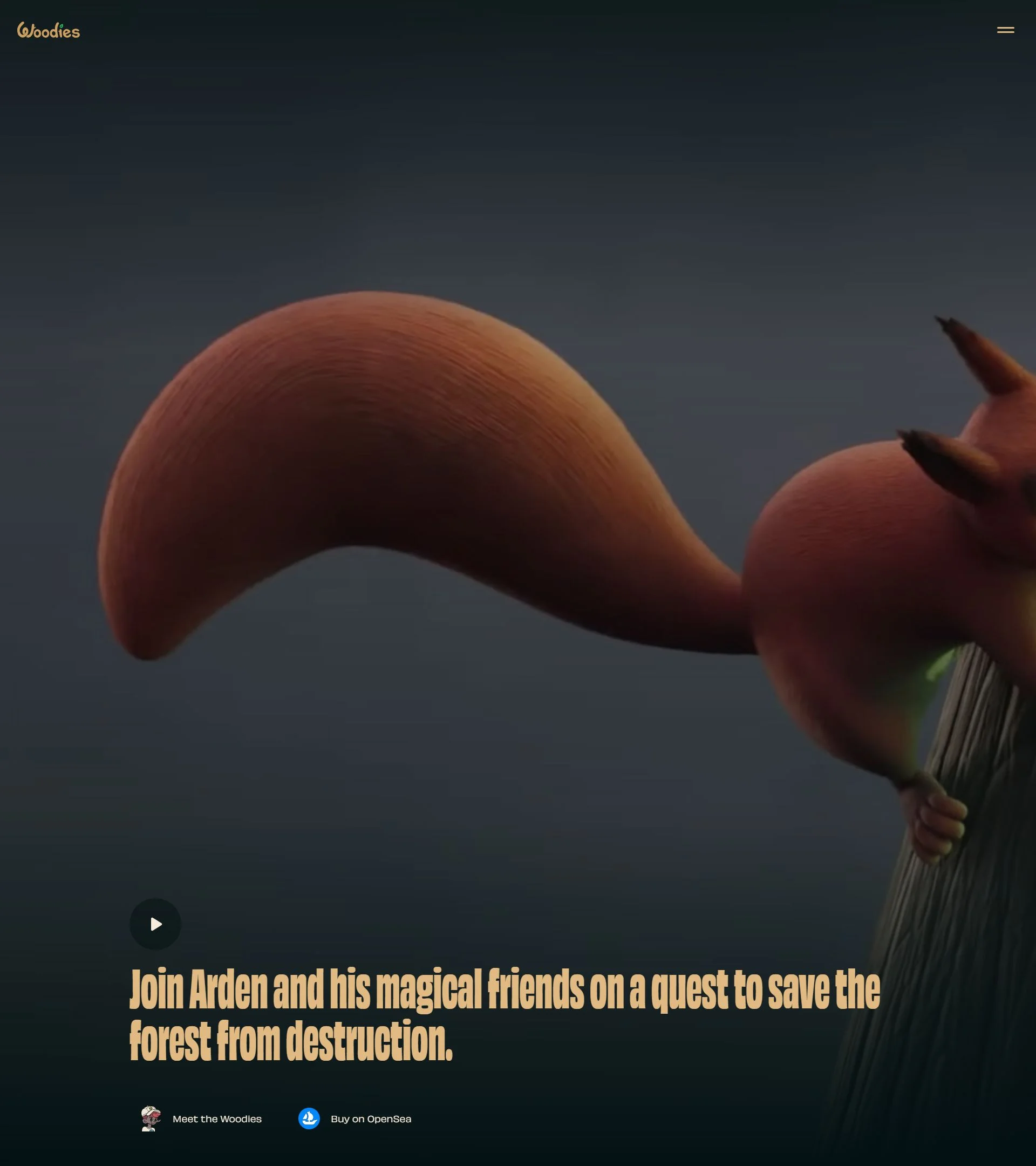Click the capped squirrel mascot thumbnail

pos(151,1119)
